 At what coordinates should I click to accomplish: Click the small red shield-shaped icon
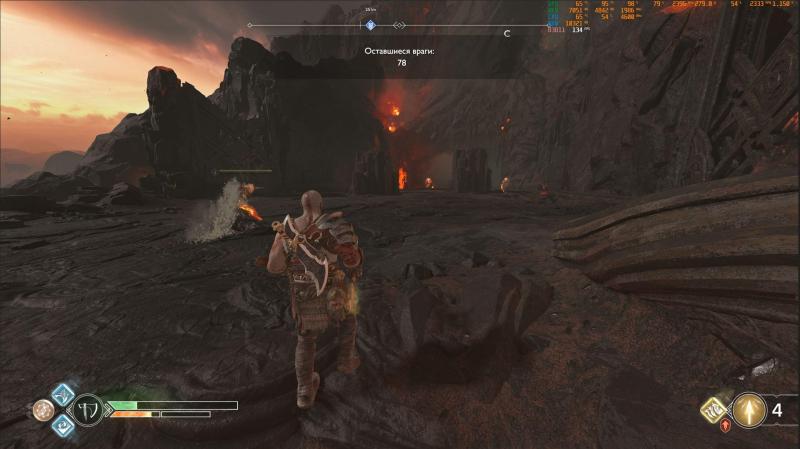[x=725, y=425]
